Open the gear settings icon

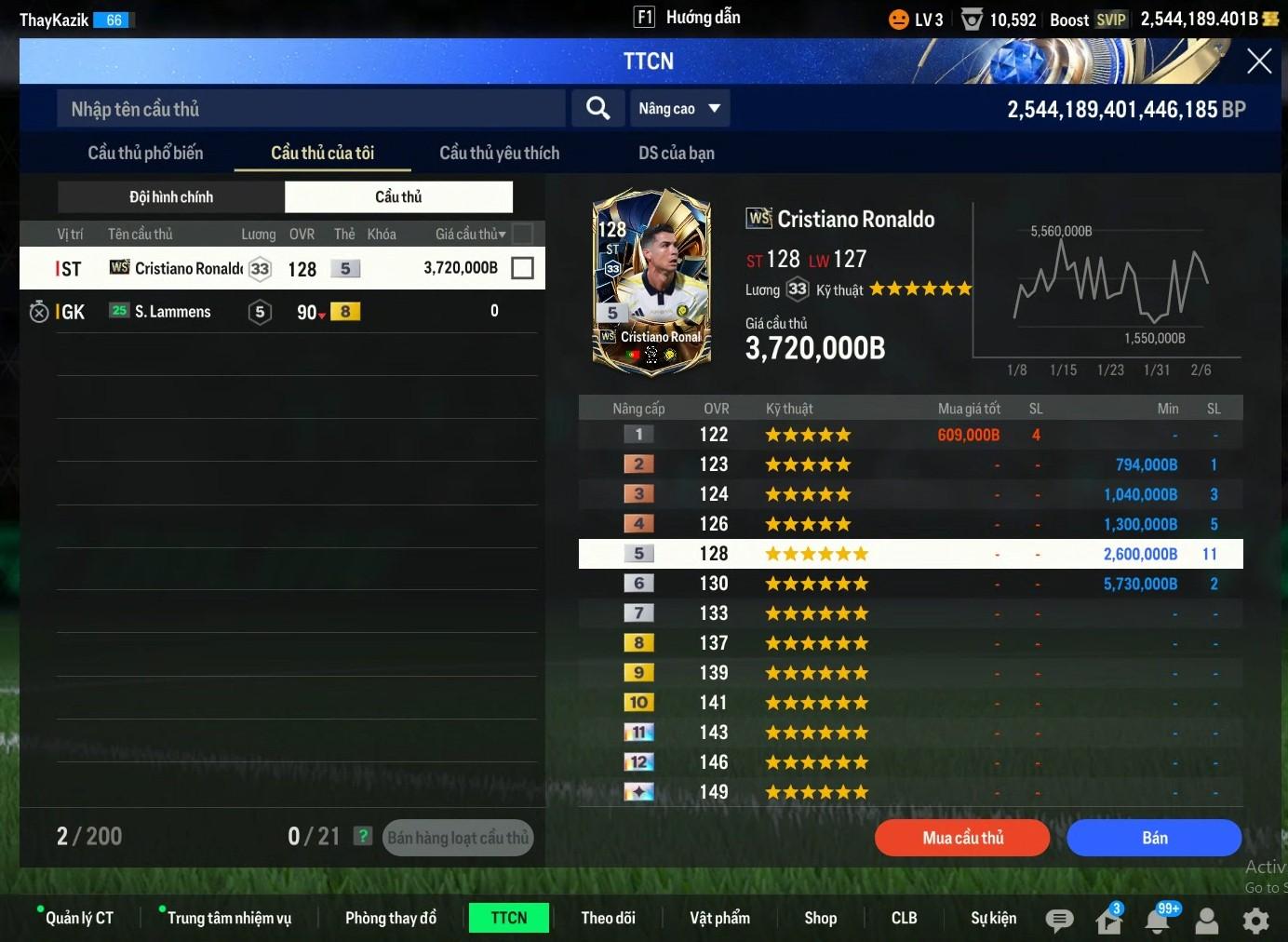[x=1255, y=920]
